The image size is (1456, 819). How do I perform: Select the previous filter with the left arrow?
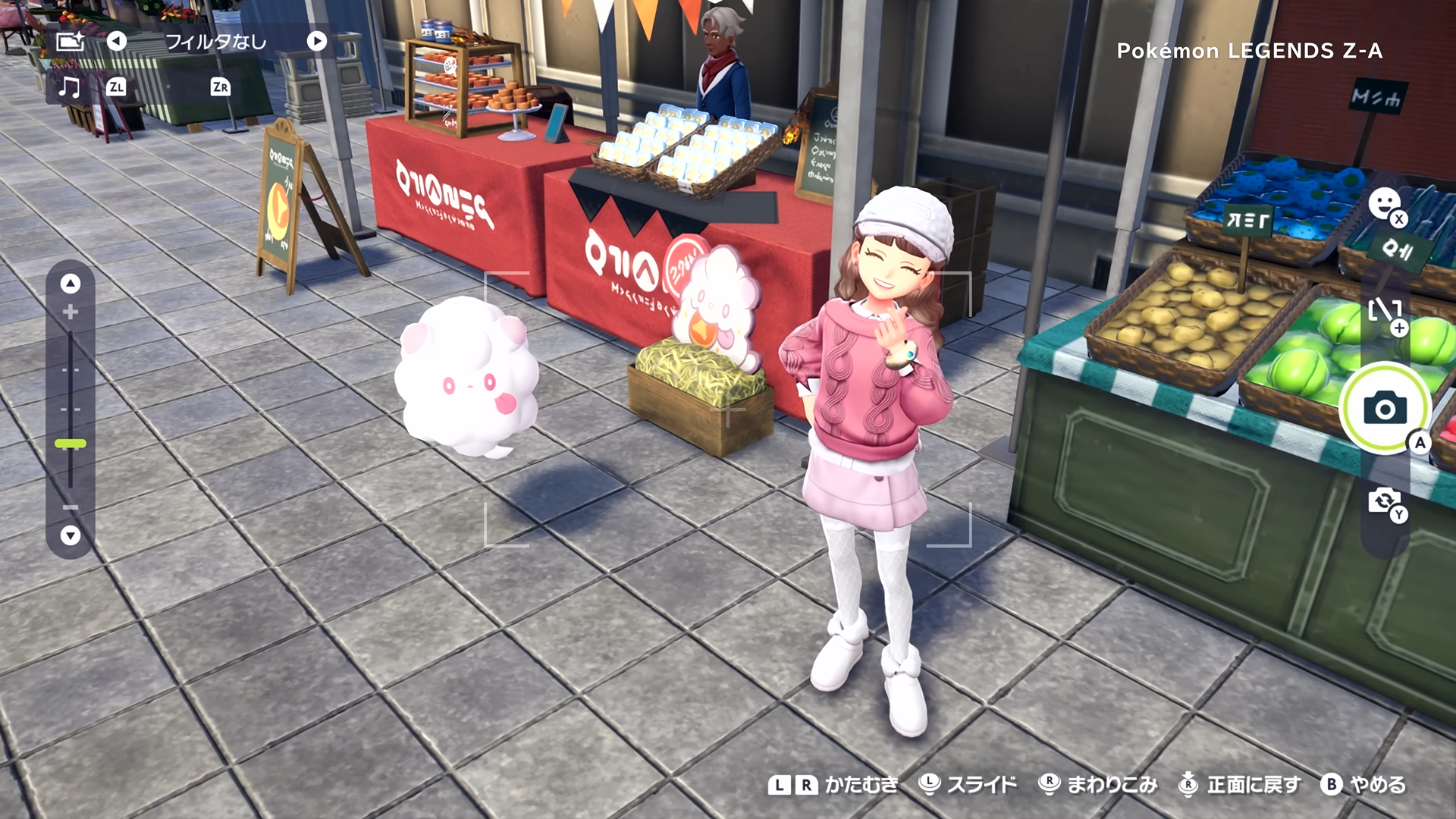(x=116, y=41)
